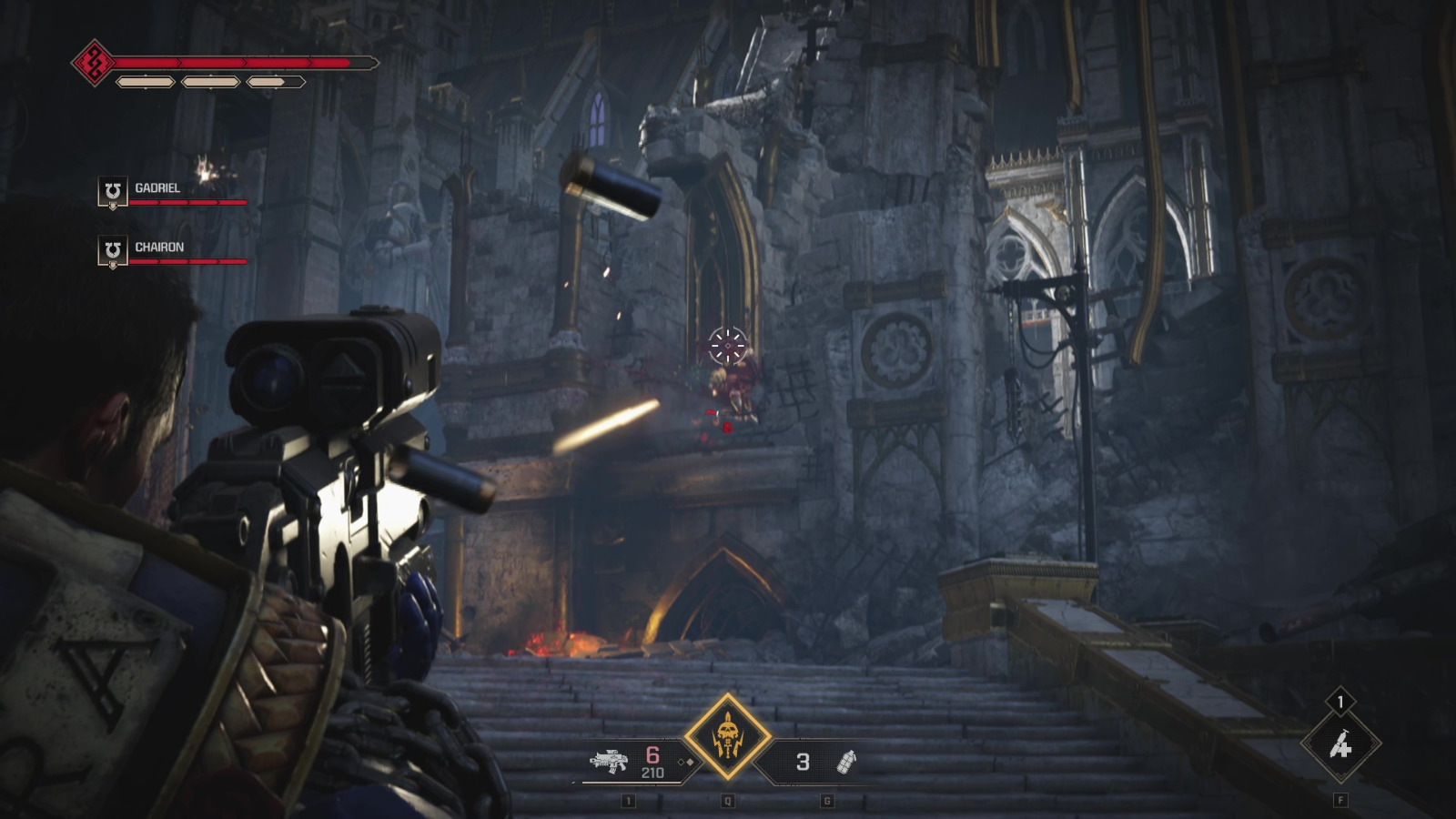Image resolution: width=1456 pixels, height=819 pixels.
Task: Select squadmate Gadriel's portrait icon
Action: pos(112,192)
